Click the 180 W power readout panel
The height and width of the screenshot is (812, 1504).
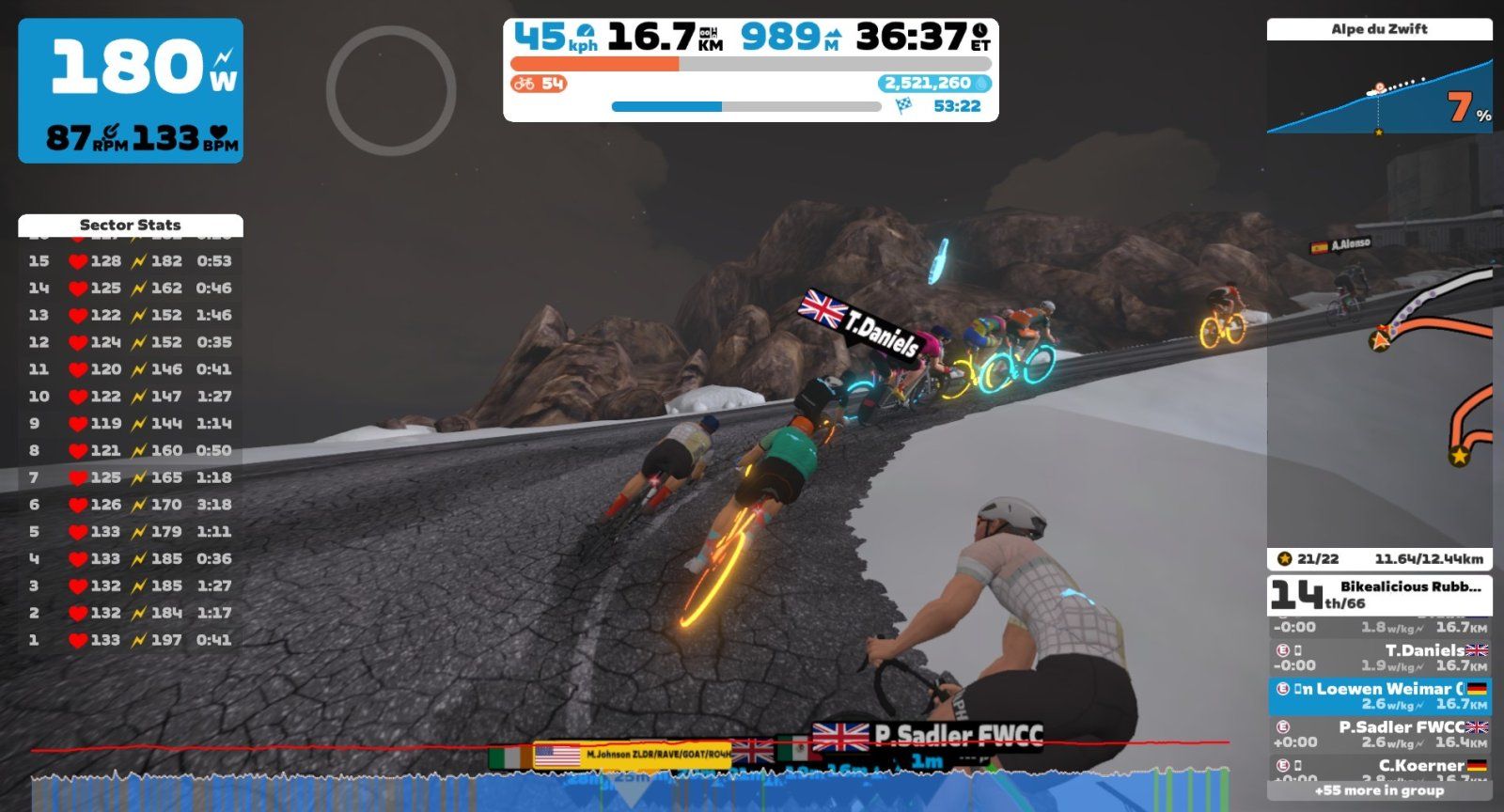131,90
